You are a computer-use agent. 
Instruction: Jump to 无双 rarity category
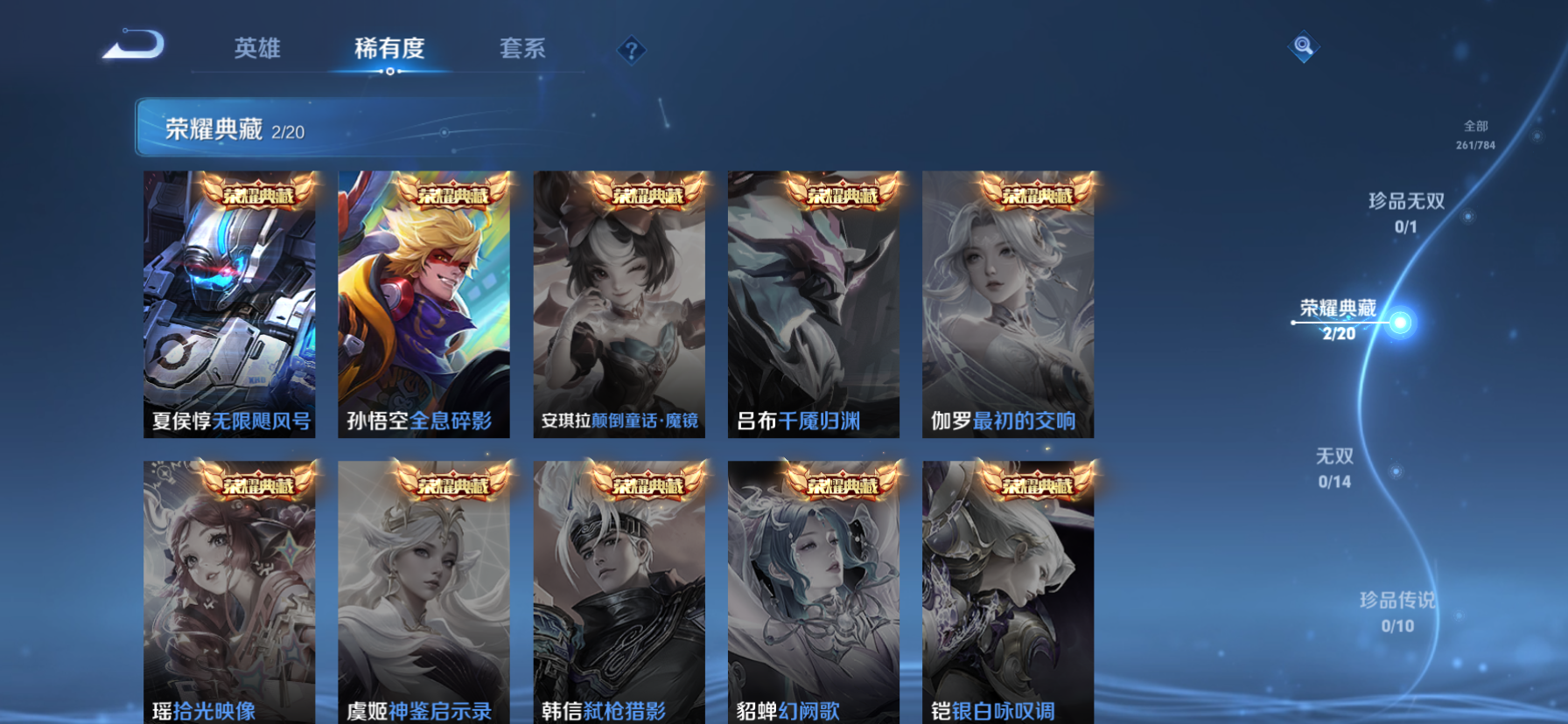click(x=1334, y=468)
